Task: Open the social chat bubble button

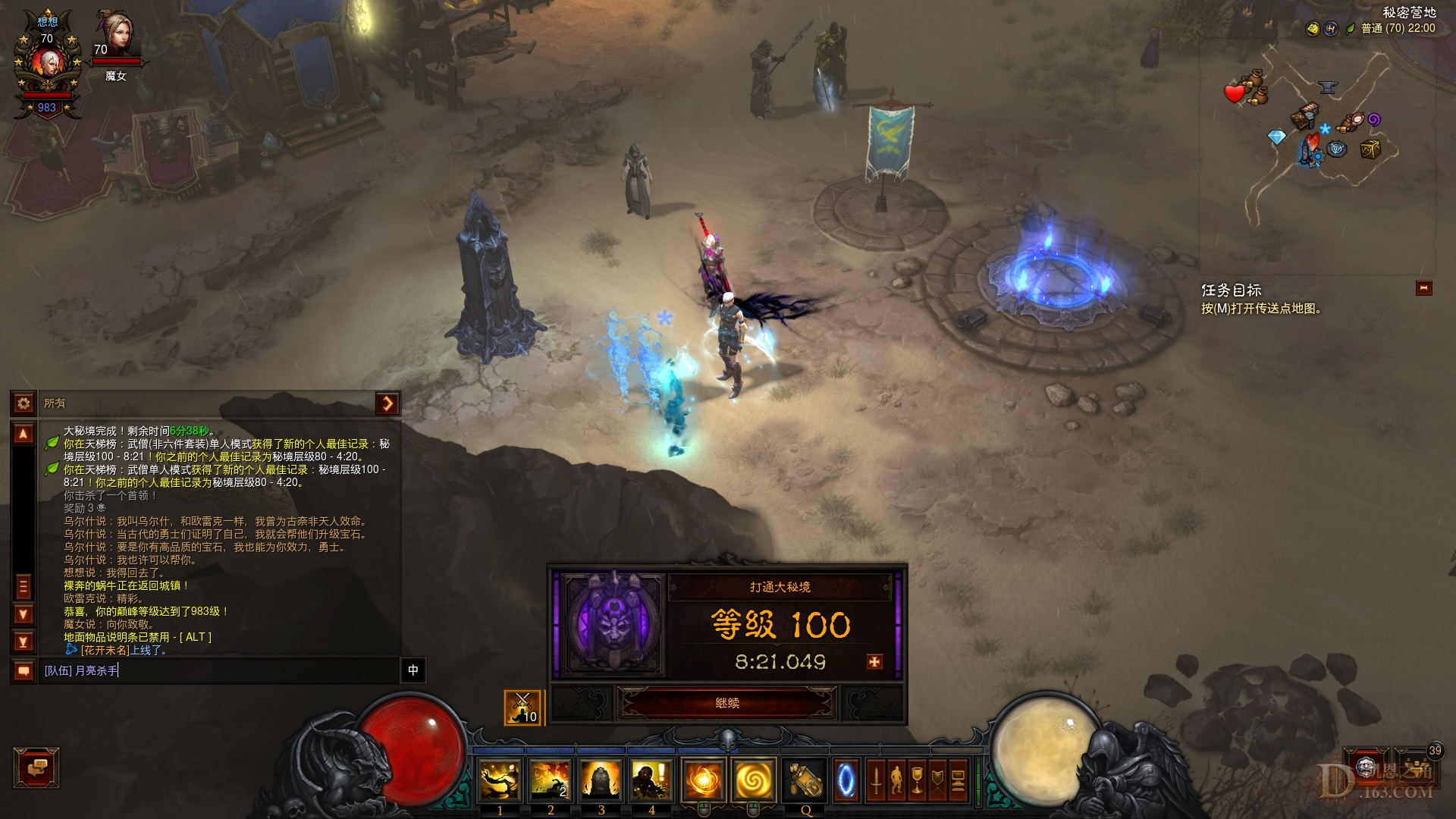Action: tap(36, 767)
